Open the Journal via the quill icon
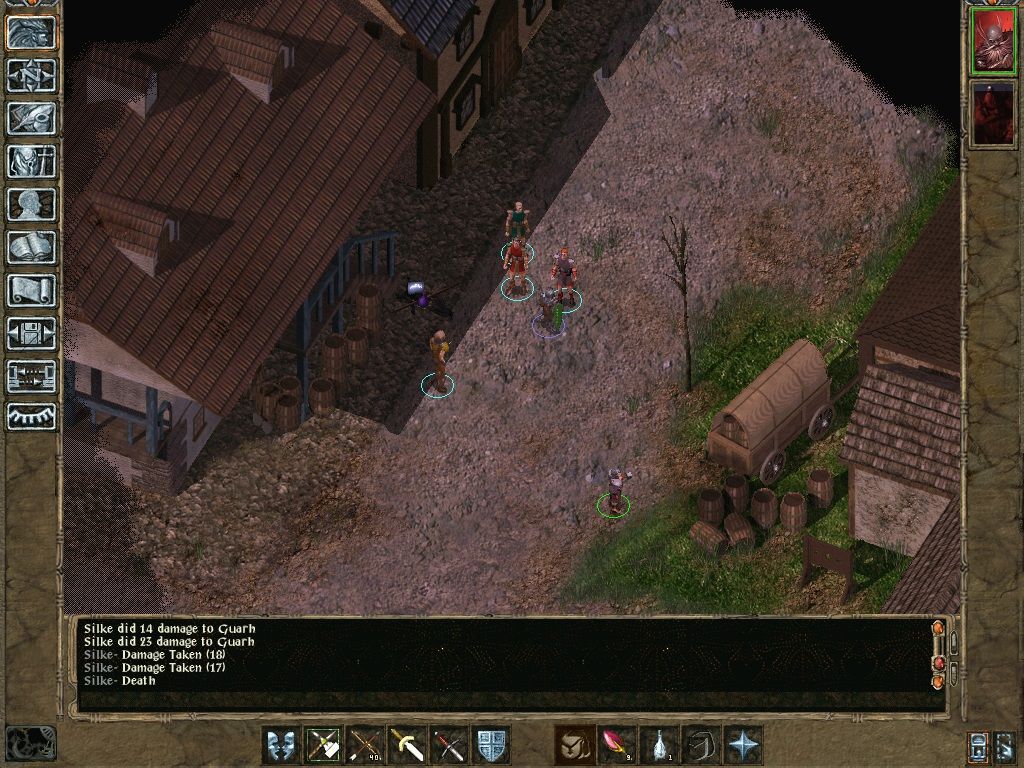The height and width of the screenshot is (768, 1024). click(31, 118)
